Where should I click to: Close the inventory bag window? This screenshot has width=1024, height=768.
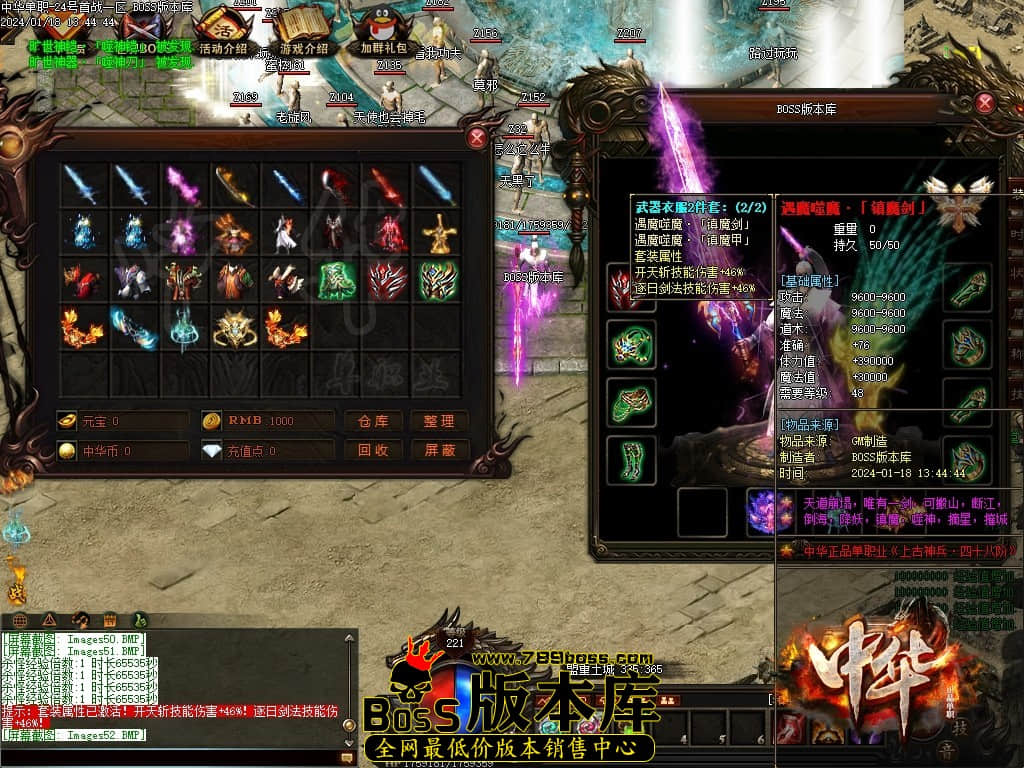pyautogui.click(x=477, y=138)
